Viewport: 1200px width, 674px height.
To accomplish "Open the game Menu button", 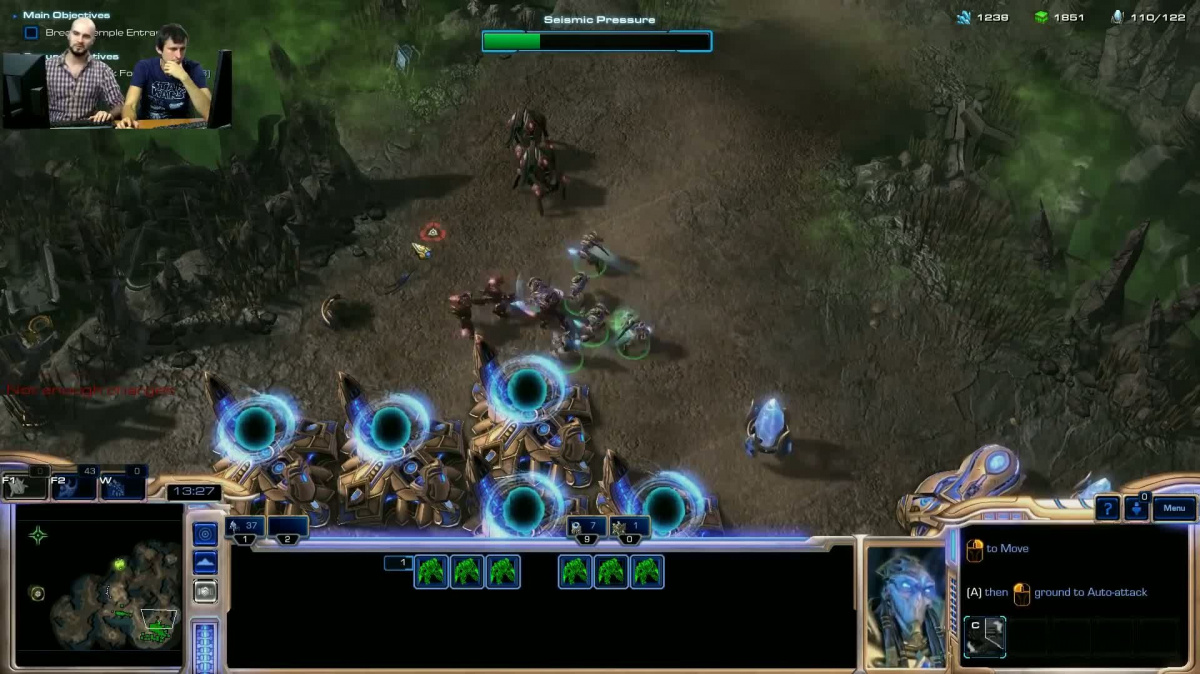I will (x=1174, y=509).
